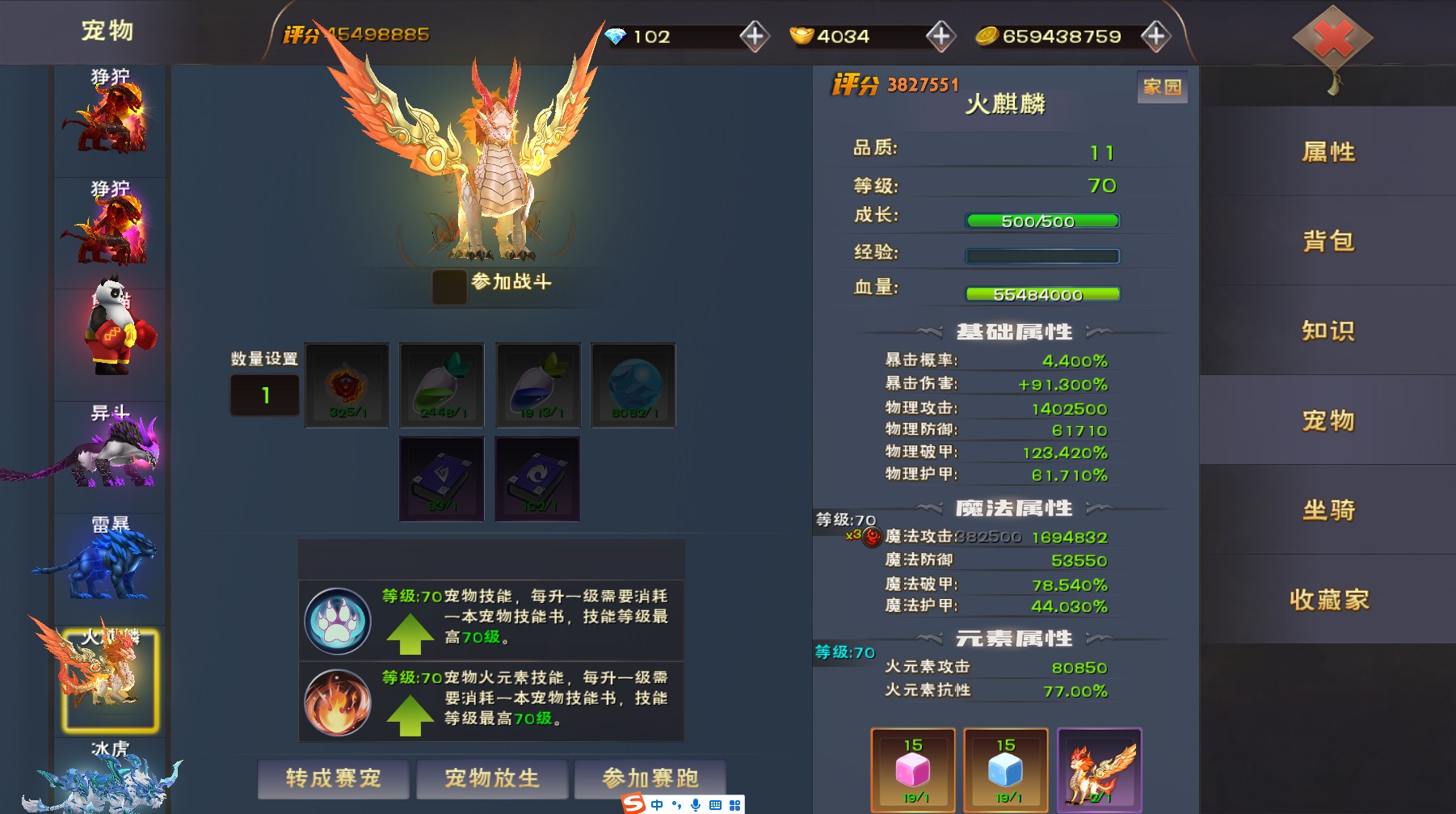Edit the 数量设置 quantity field
1456x814 pixels.
pos(265,395)
